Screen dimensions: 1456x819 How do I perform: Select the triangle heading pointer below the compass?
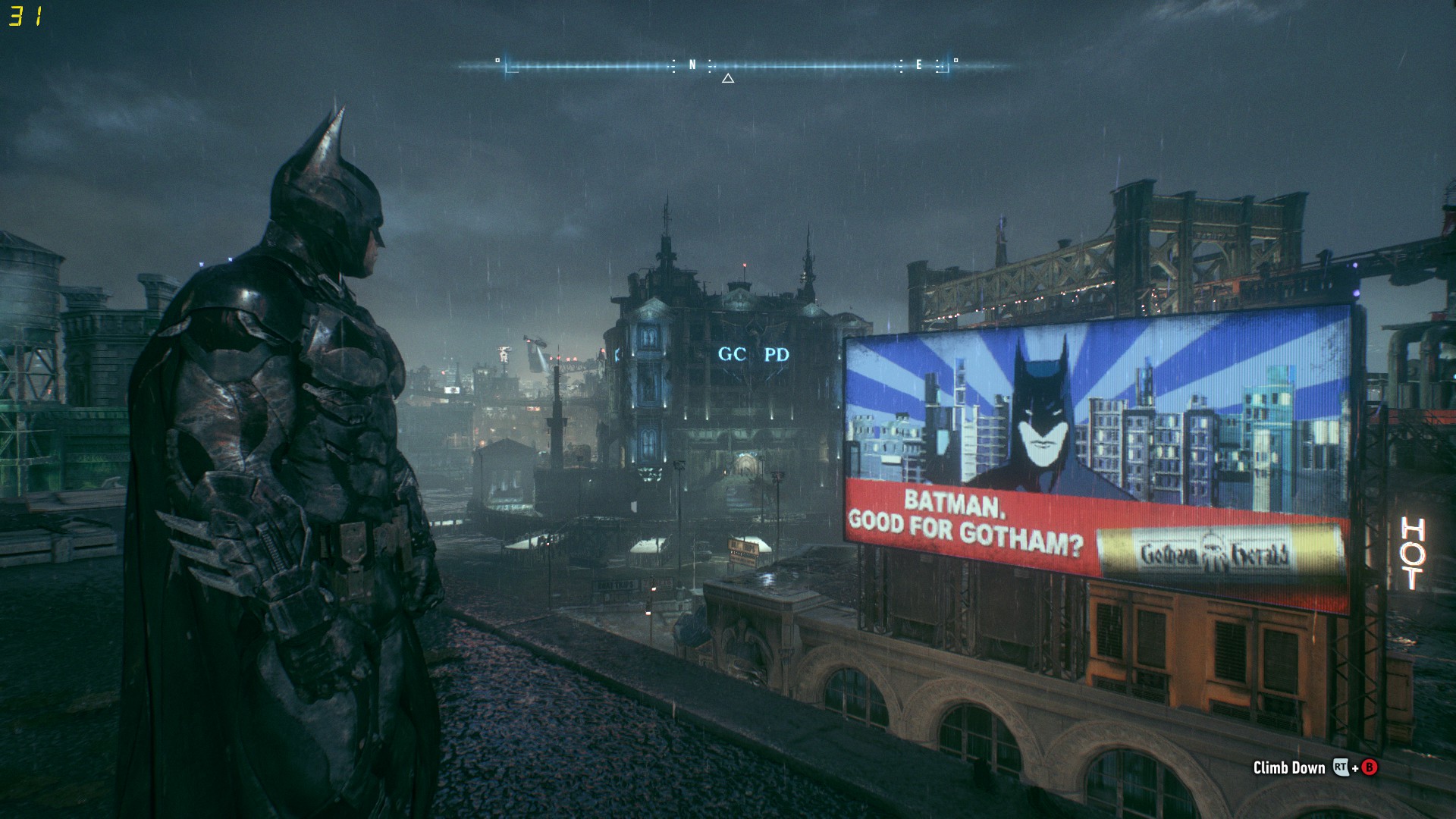pyautogui.click(x=728, y=78)
